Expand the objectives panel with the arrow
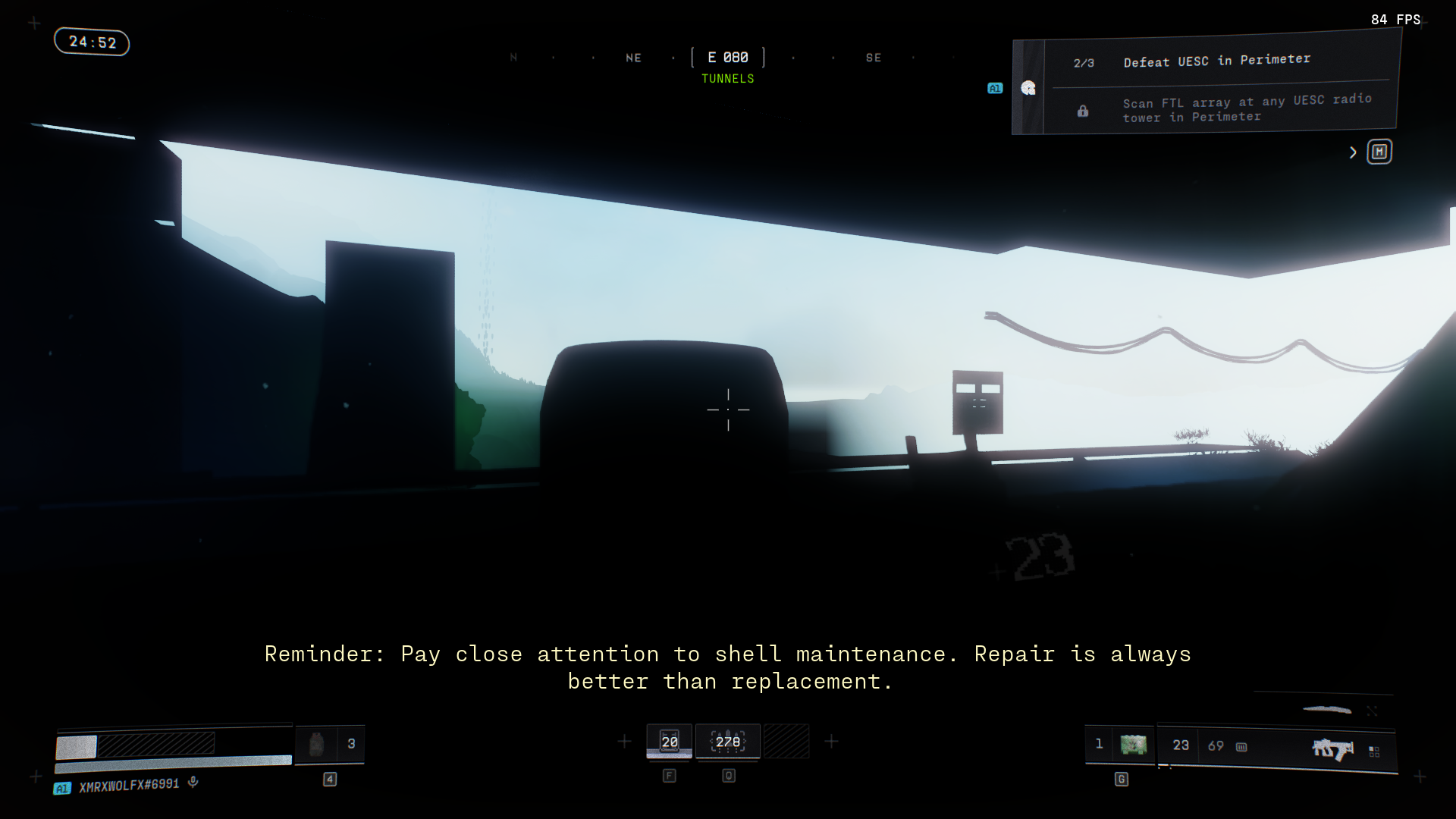Viewport: 1456px width, 819px height. tap(1353, 152)
